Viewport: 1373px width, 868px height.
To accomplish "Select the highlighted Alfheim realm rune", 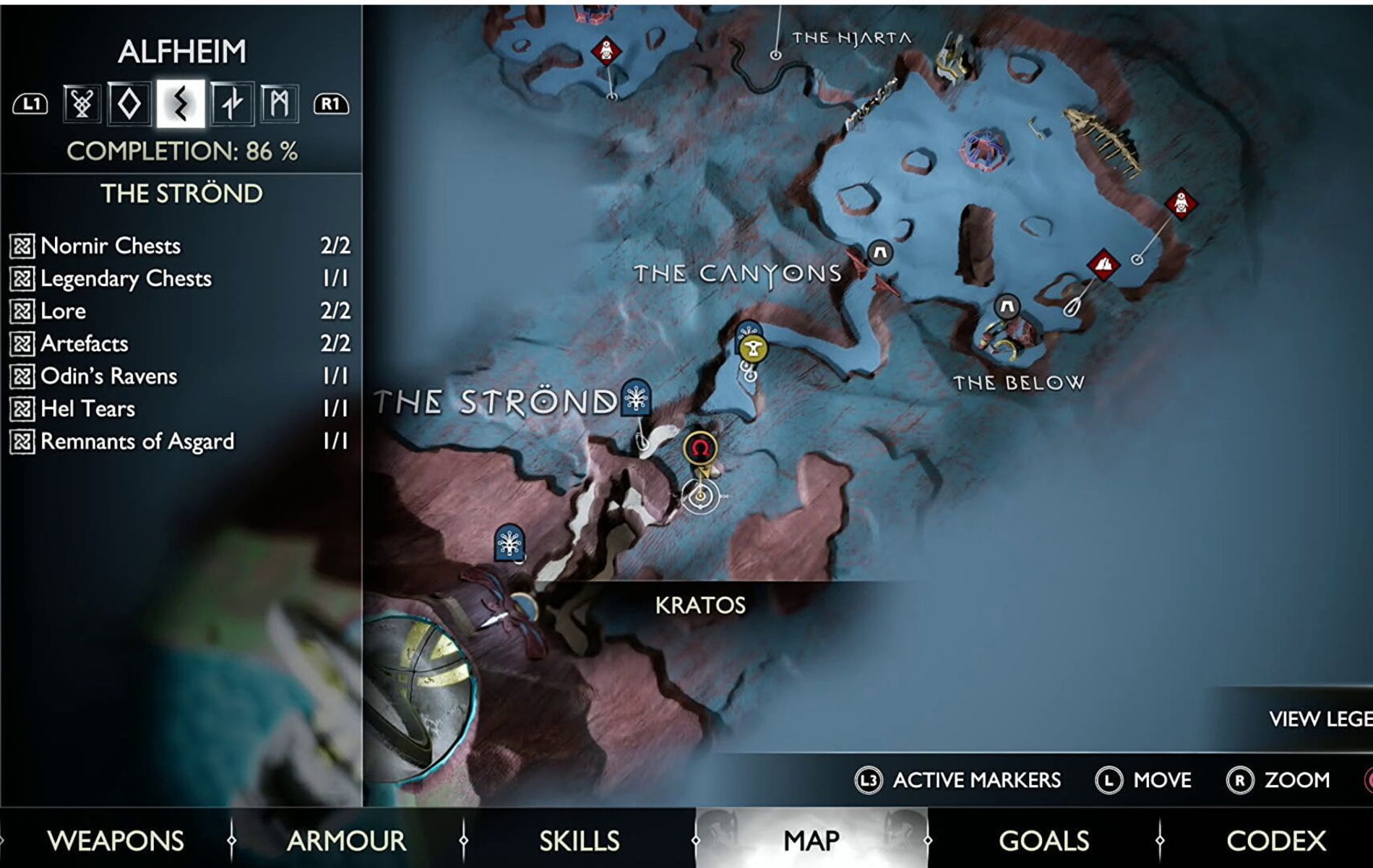I will point(181,104).
